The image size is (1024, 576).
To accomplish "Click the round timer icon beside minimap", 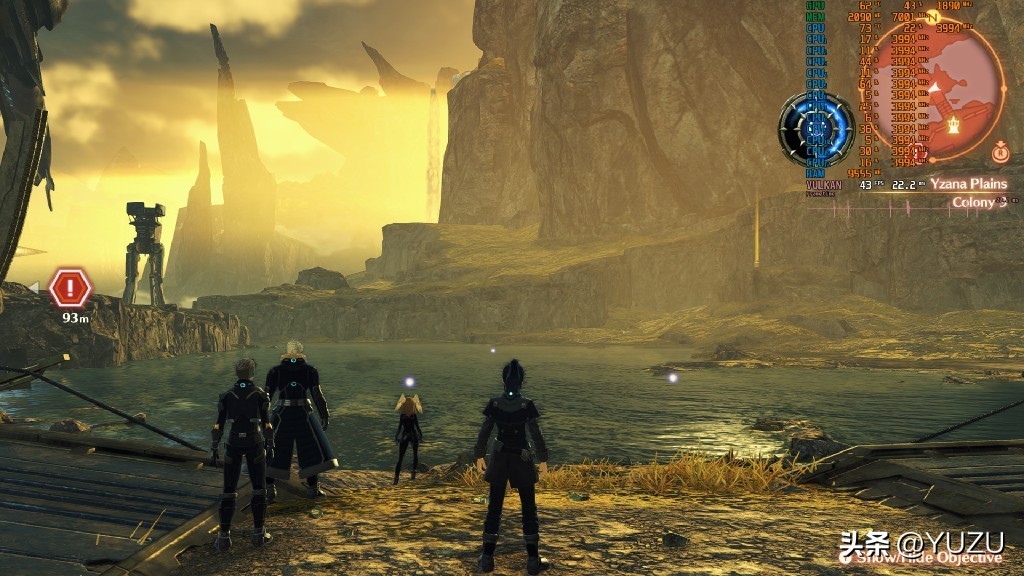I will tap(999, 152).
